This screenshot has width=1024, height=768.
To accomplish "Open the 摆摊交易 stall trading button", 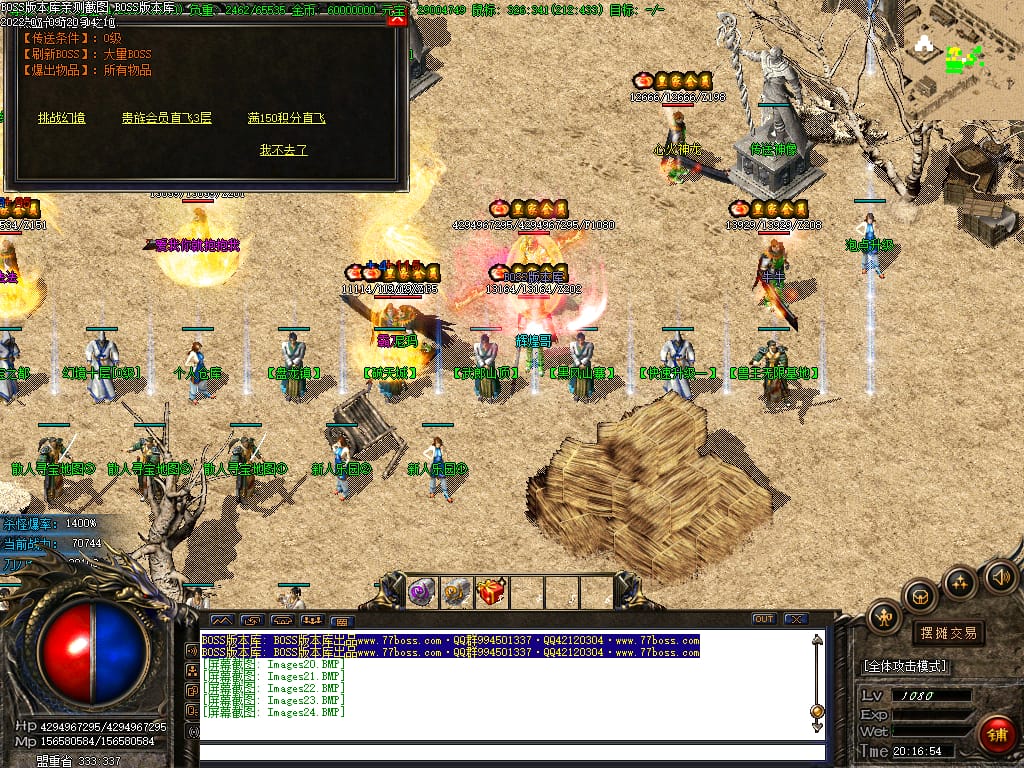I will 947,633.
